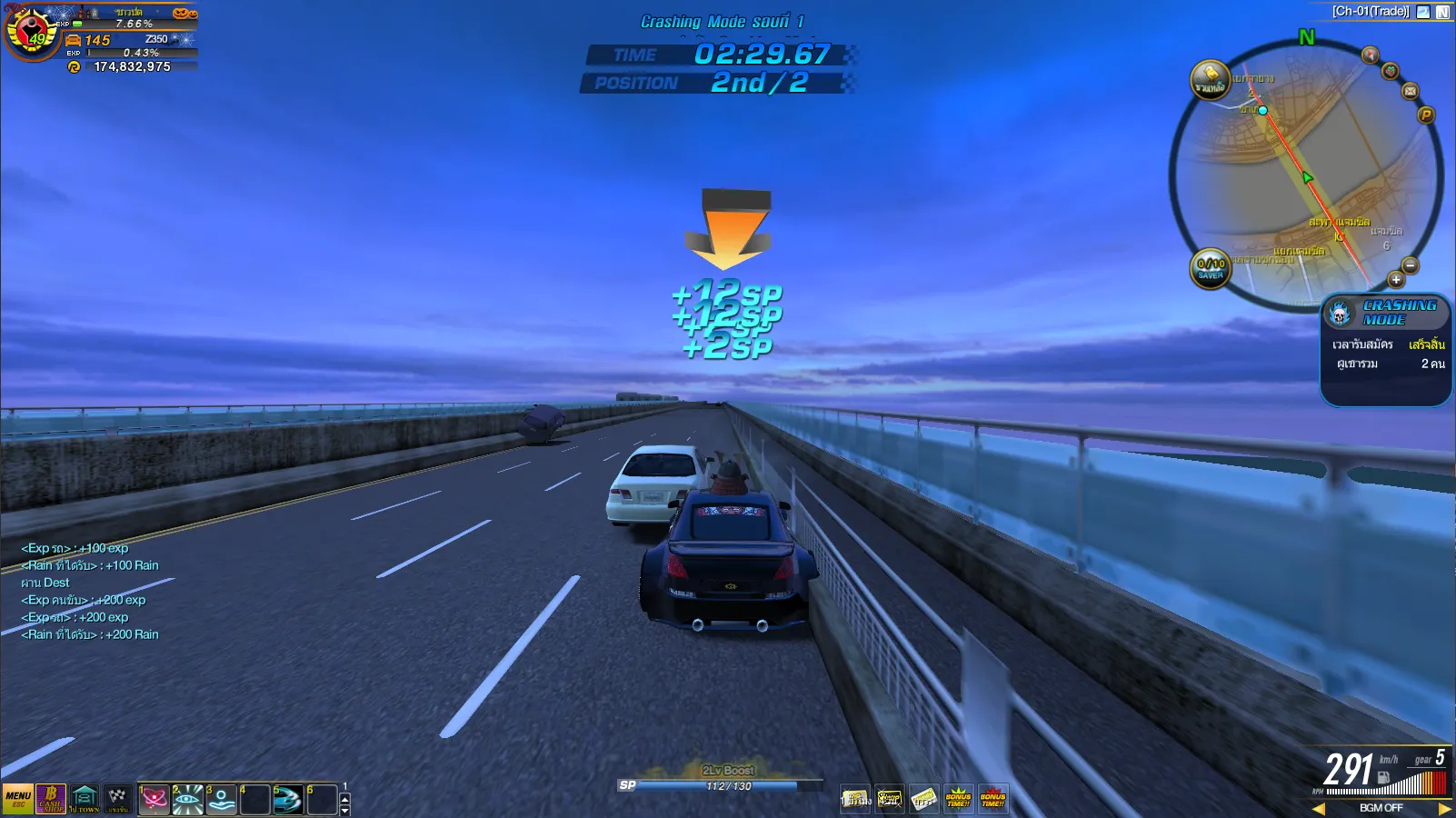Viewport: 1456px width, 818px height.
Task: Switch skill bar page up
Action: coord(344,798)
